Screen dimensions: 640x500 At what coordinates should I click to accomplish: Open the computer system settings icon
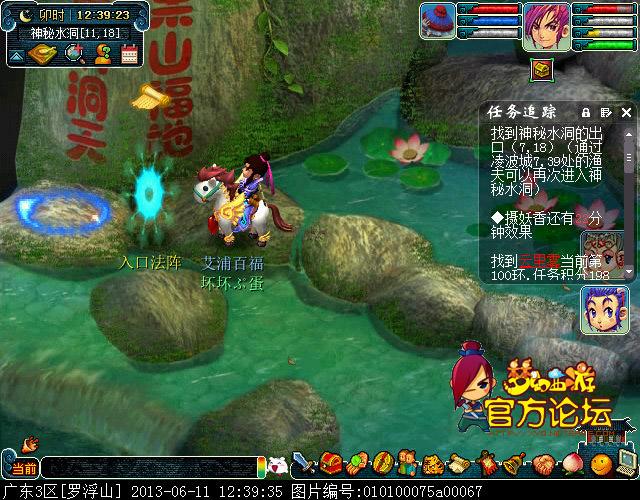click(x=626, y=464)
